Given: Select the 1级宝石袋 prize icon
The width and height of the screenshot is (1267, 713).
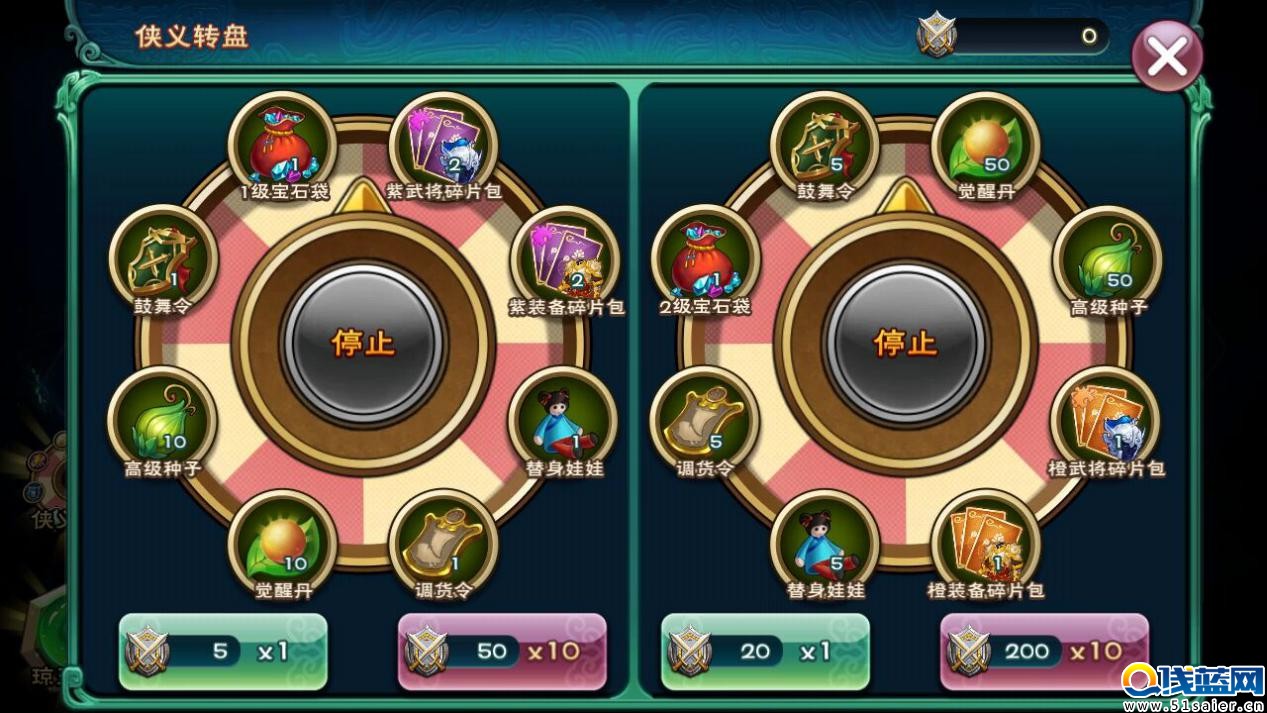Looking at the screenshot, I should click(x=283, y=147).
